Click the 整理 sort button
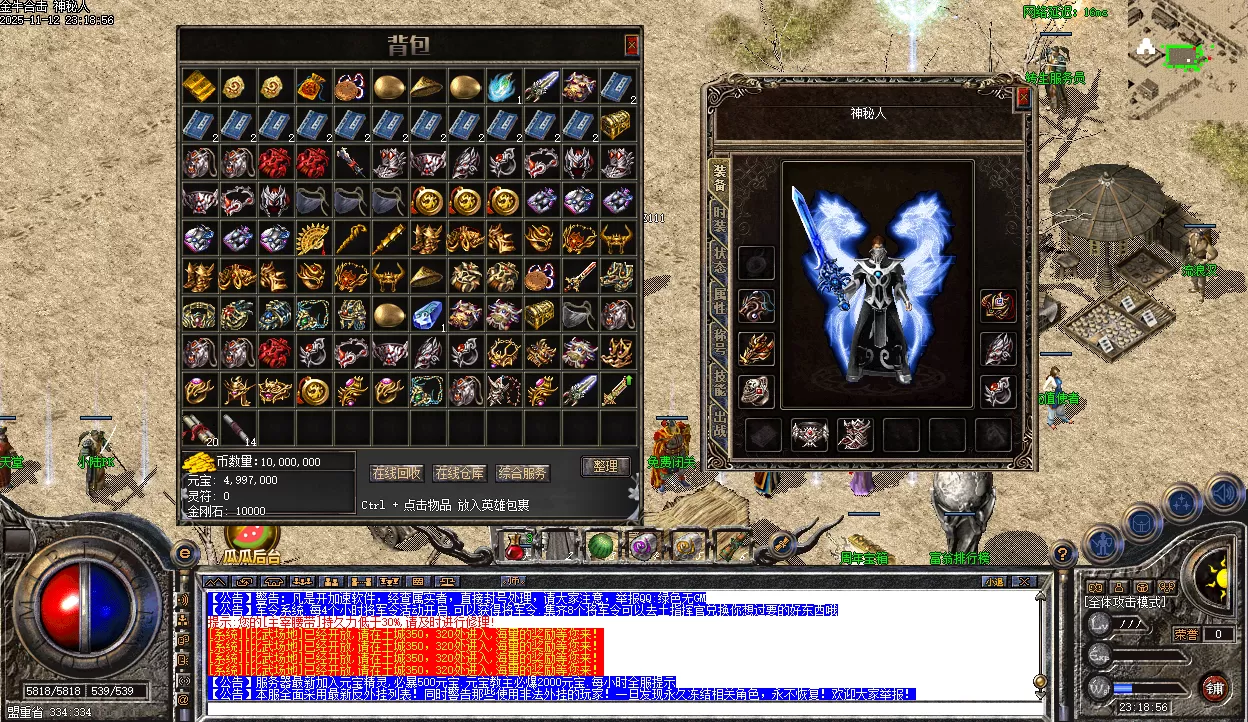 click(x=605, y=467)
